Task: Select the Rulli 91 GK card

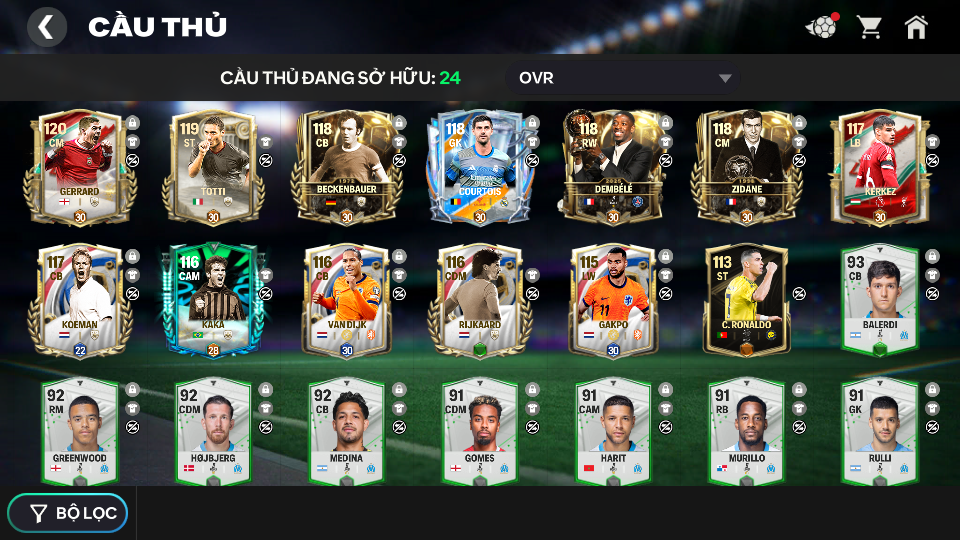Action: (880, 430)
